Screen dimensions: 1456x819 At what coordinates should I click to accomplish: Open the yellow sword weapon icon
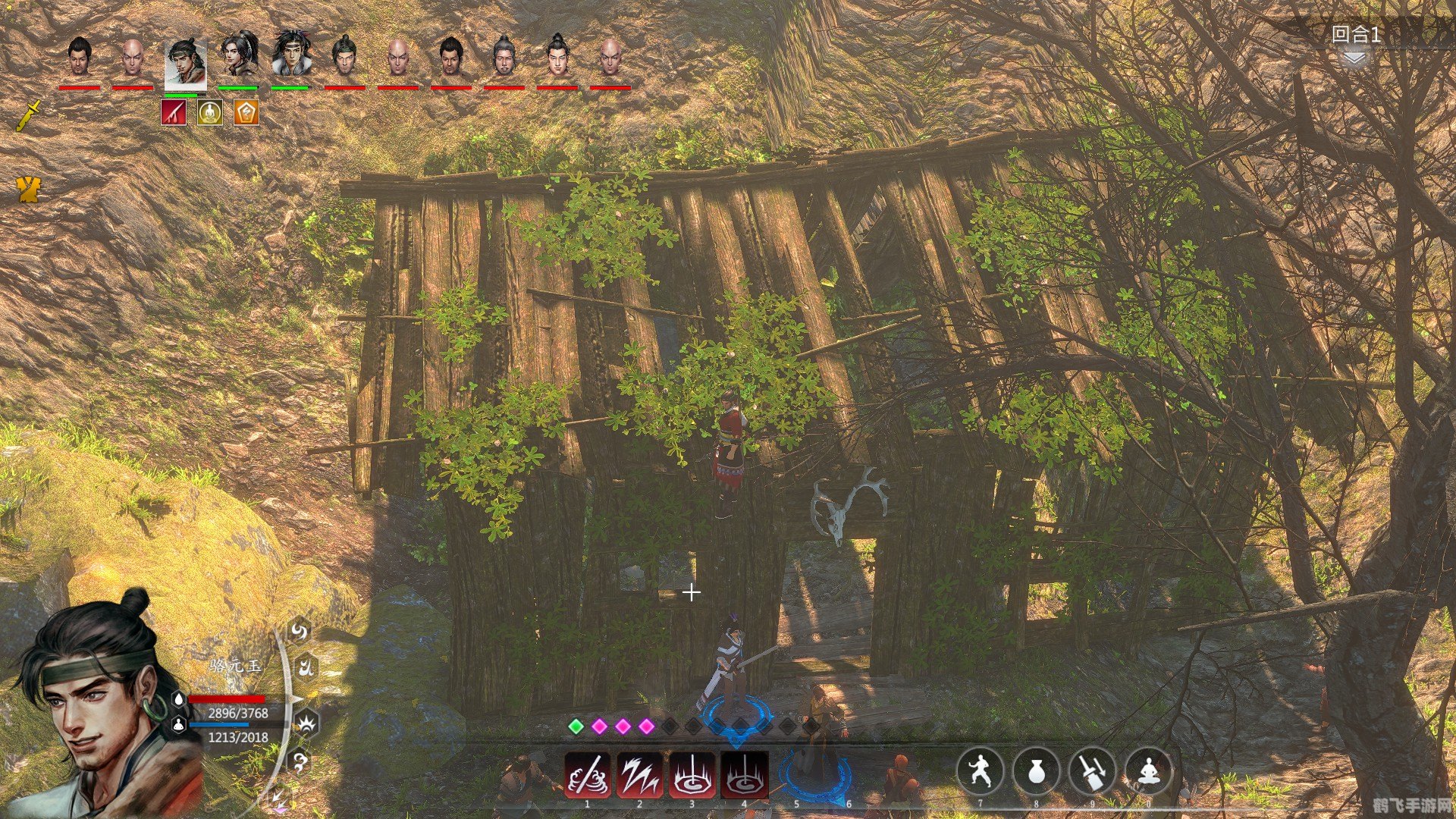pos(30,115)
